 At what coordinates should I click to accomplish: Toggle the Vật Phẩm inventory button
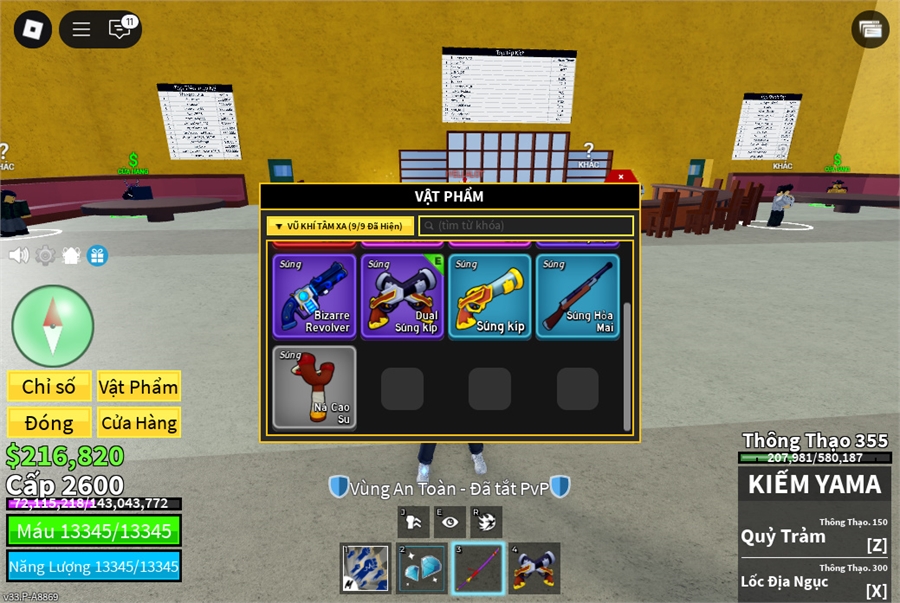tap(138, 387)
